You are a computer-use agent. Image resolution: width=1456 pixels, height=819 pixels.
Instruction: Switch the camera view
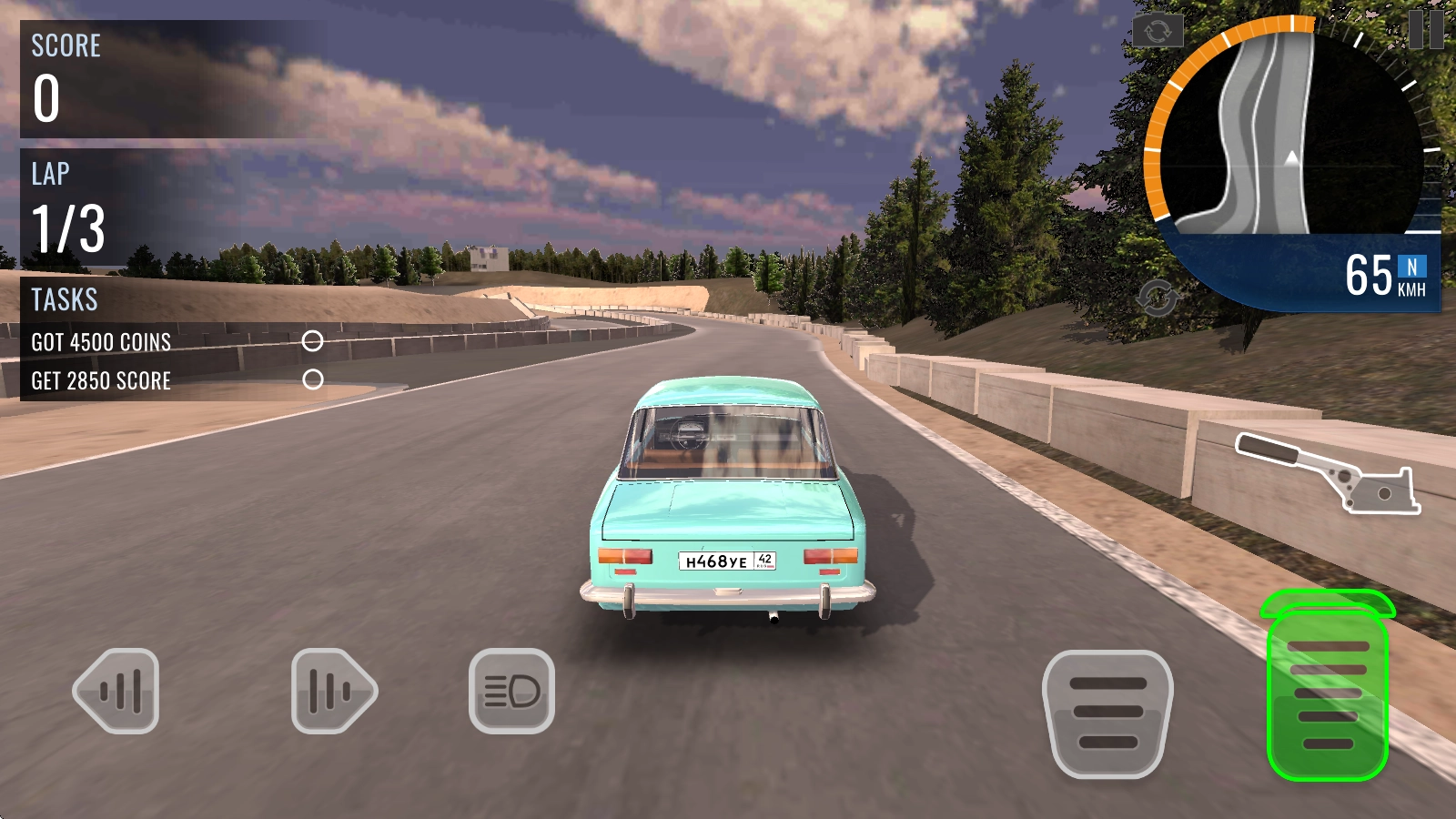coord(1158,32)
